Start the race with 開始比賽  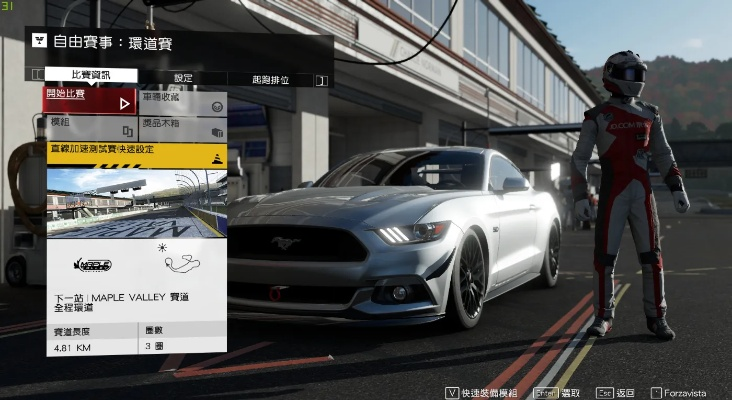coord(88,100)
